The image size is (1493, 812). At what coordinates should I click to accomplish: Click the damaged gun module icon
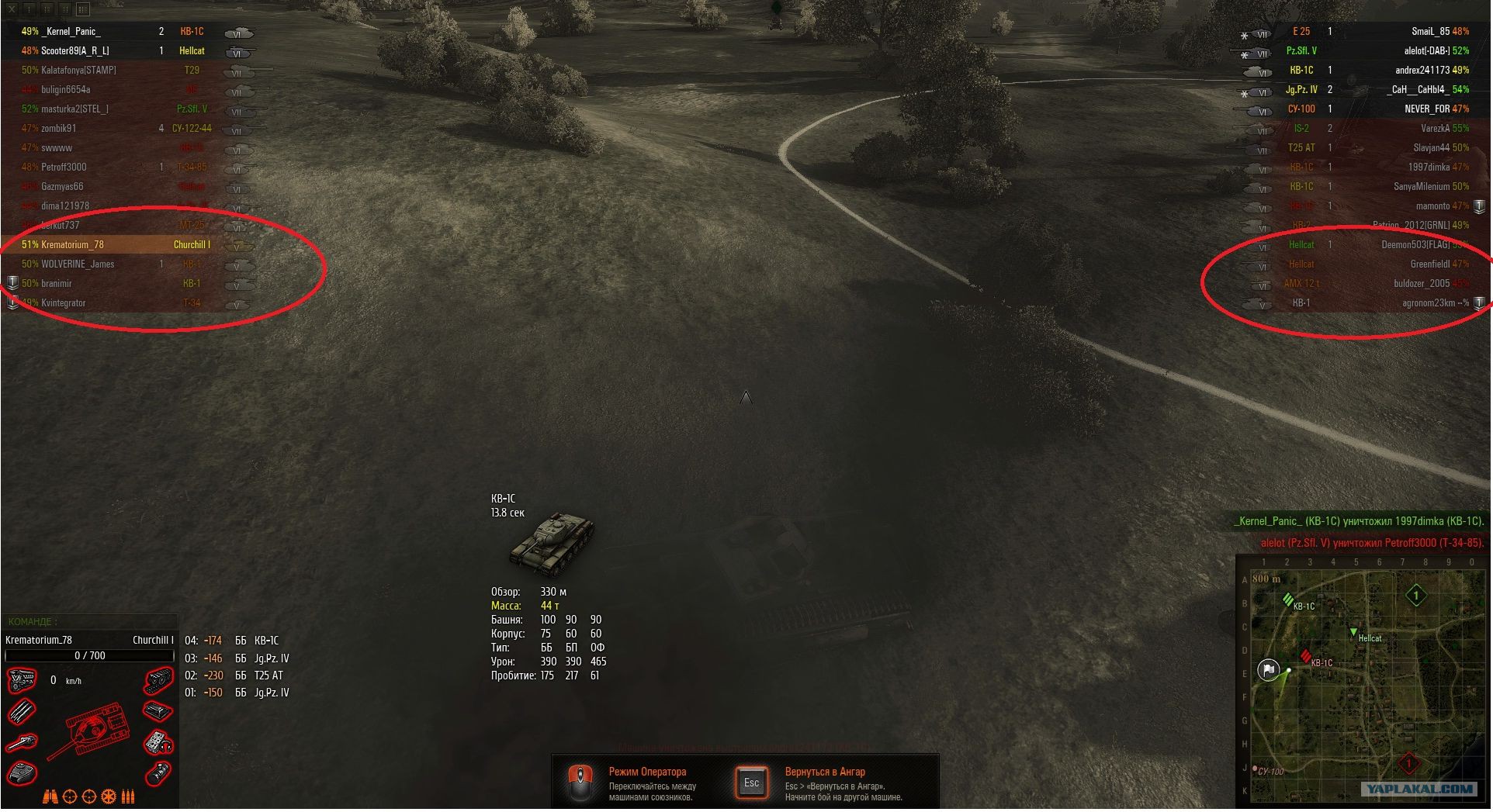click(x=21, y=743)
